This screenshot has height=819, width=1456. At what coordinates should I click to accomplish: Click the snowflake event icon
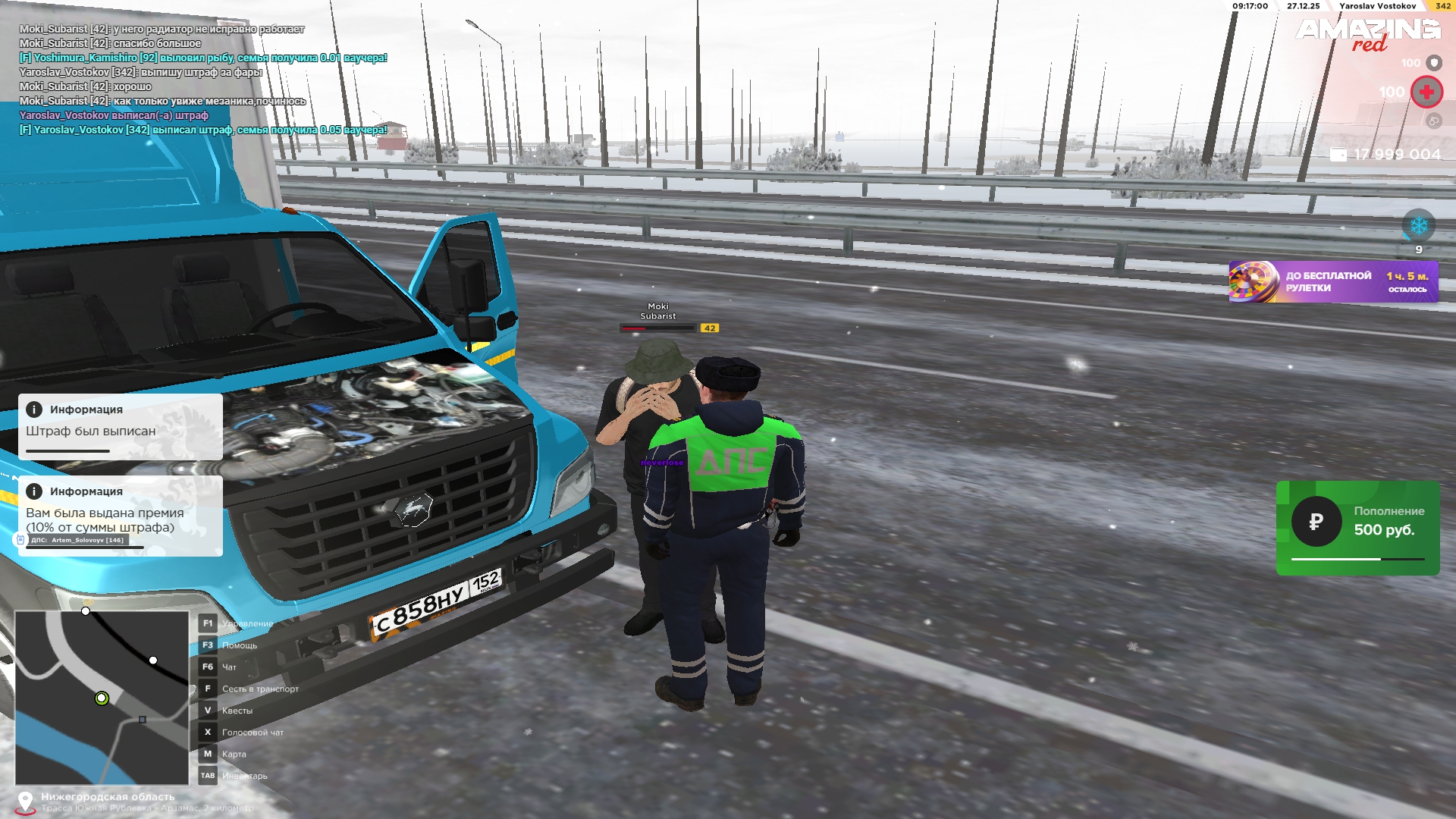(1418, 226)
